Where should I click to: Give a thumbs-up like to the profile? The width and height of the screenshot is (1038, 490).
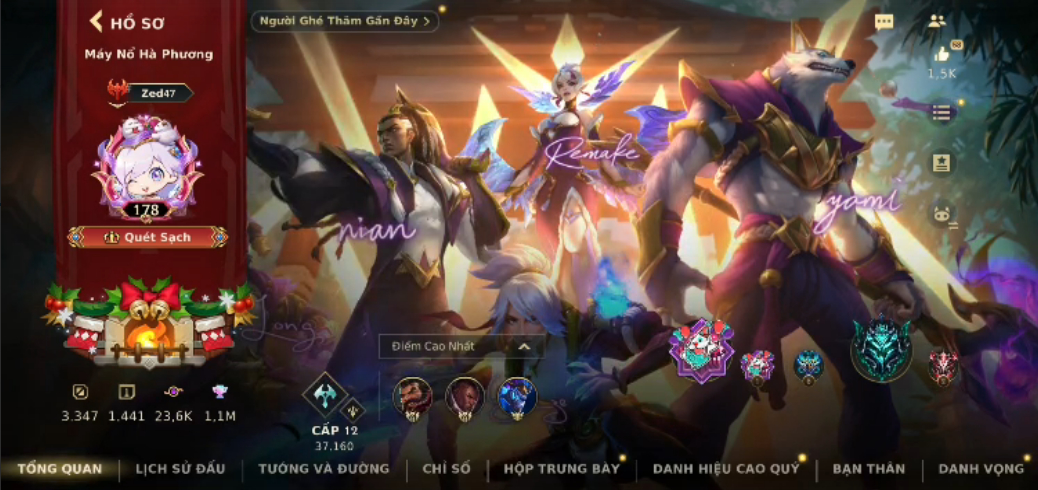coord(941,57)
